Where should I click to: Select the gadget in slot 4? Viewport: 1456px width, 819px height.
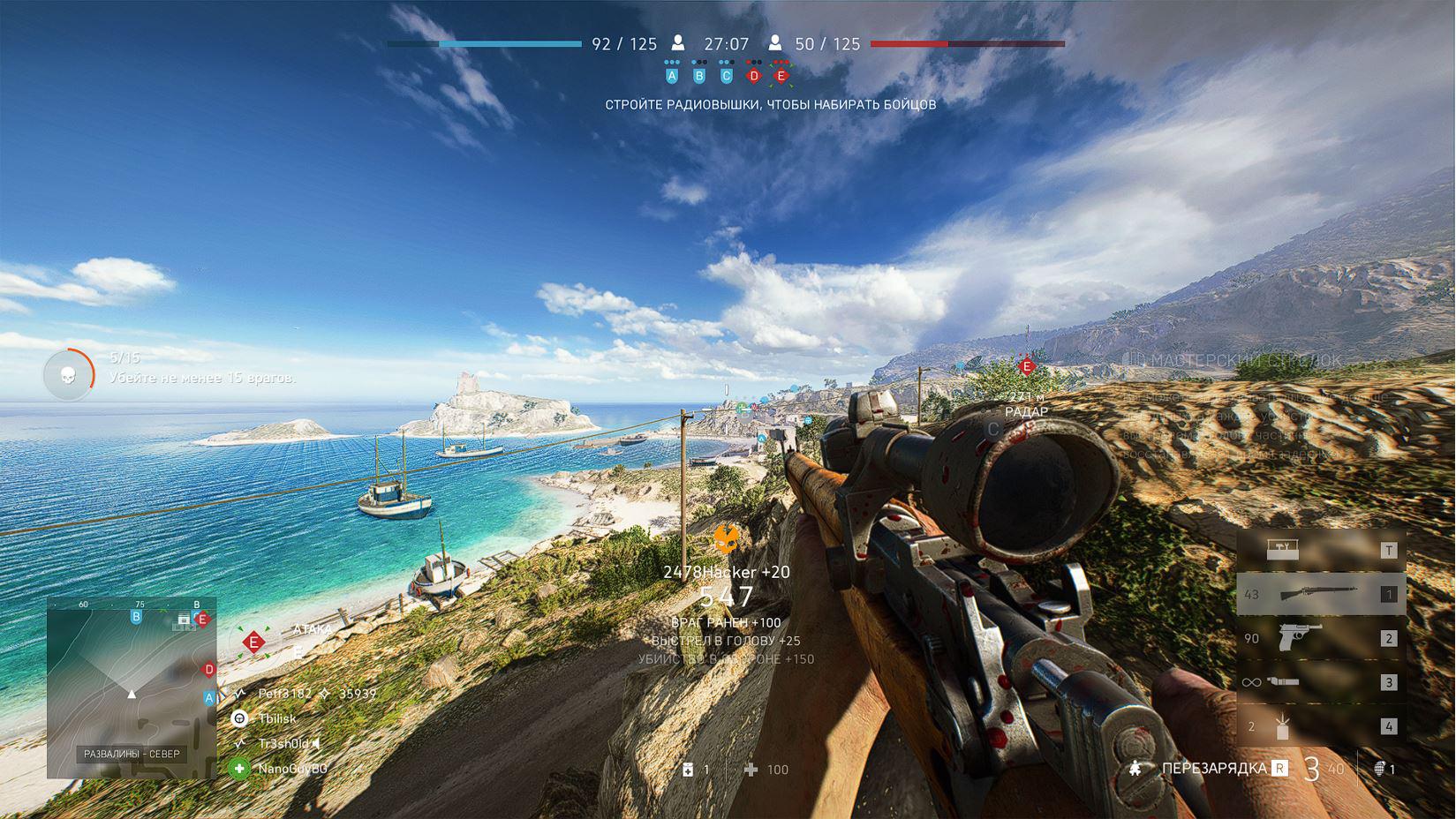coord(1321,726)
